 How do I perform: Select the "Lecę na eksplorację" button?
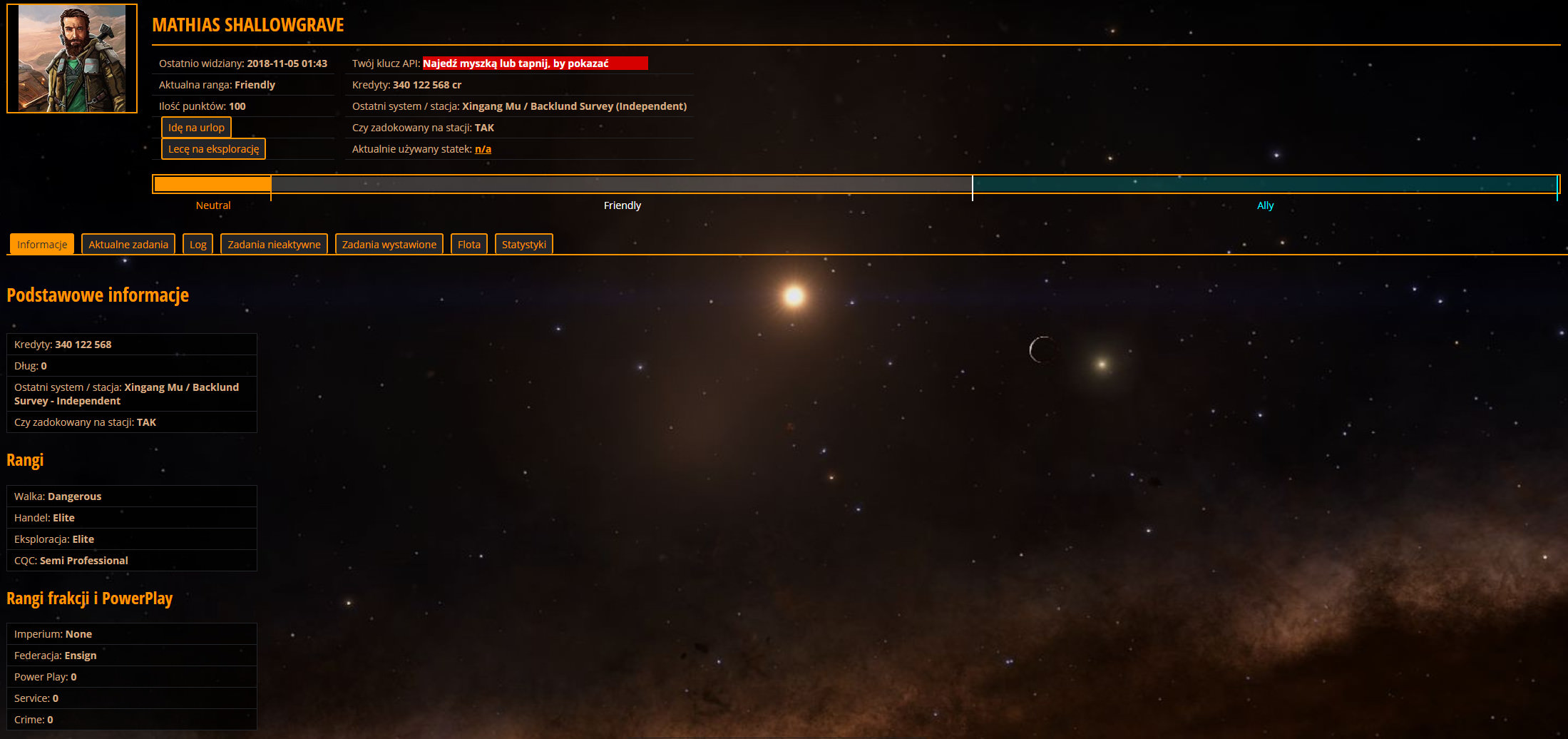coord(213,149)
